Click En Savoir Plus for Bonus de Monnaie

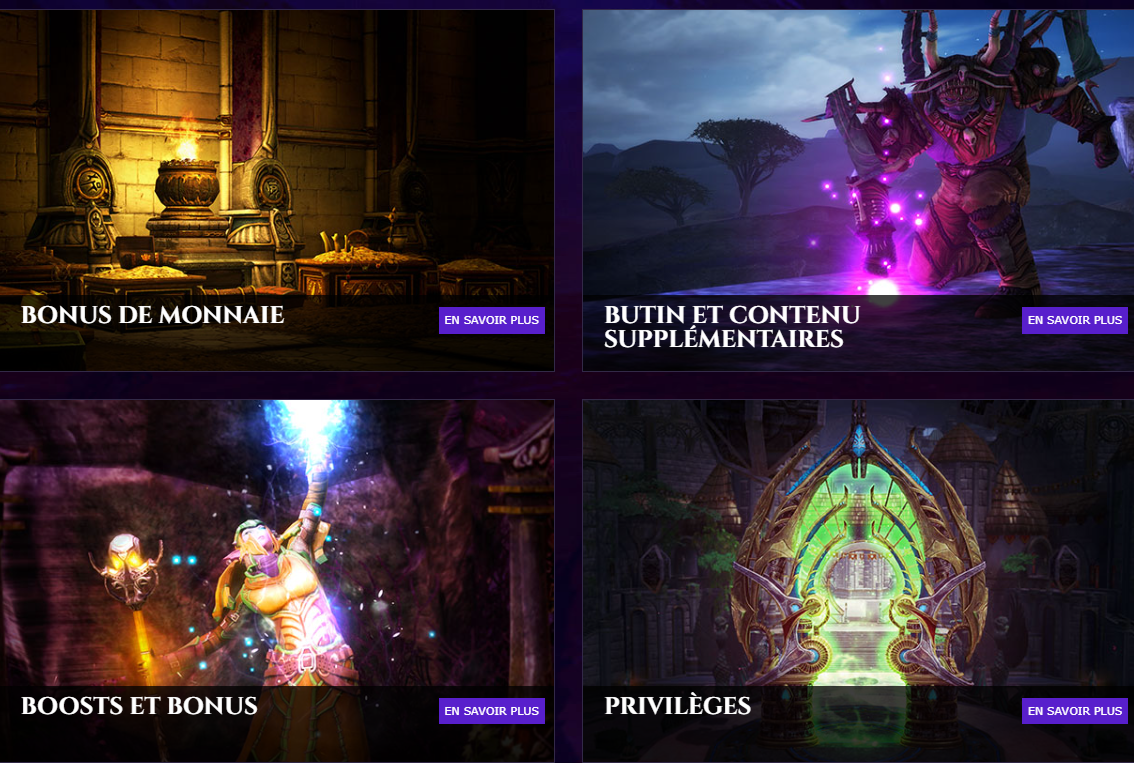tap(491, 320)
